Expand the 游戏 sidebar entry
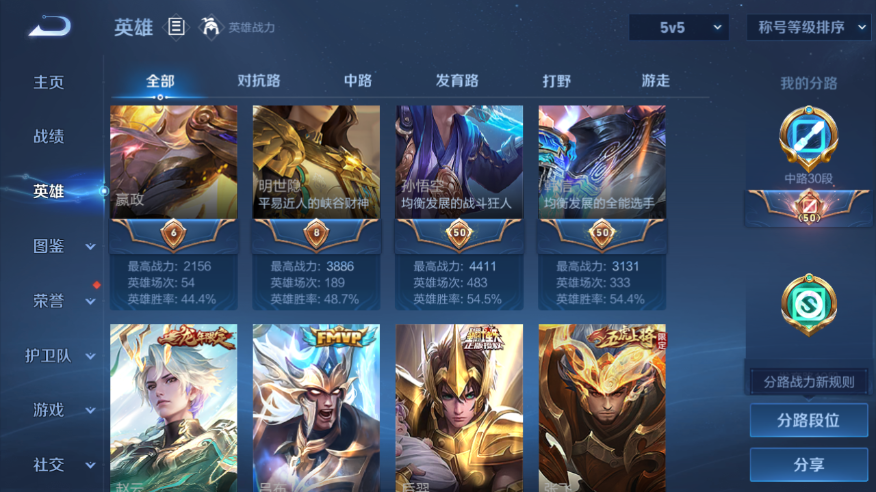The image size is (876, 492). tap(60, 410)
